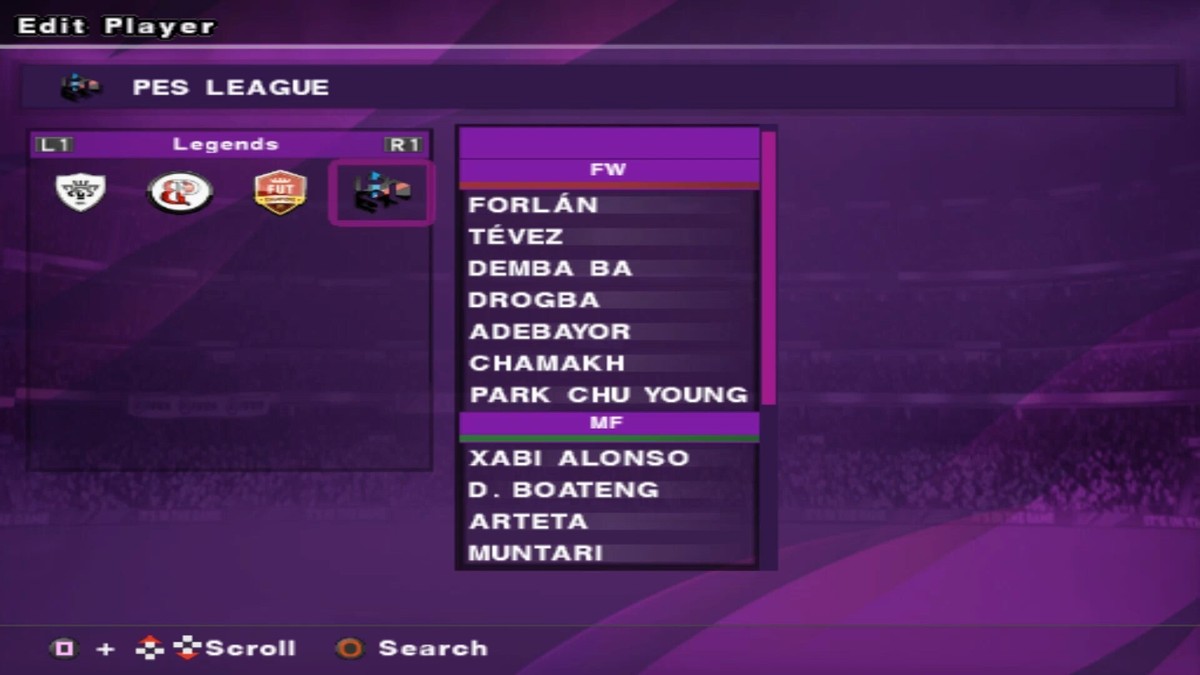Choose the round red and white badge team
Viewport: 1200px width, 675px height.
[180, 192]
